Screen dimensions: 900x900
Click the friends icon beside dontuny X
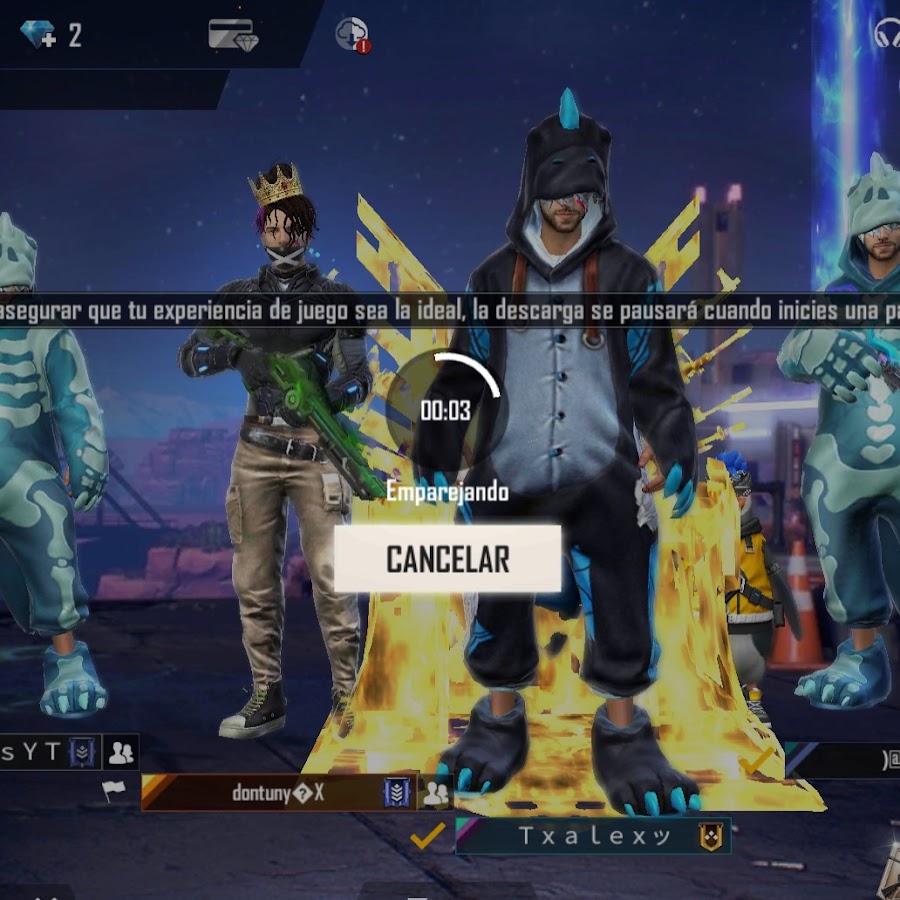pos(436,794)
